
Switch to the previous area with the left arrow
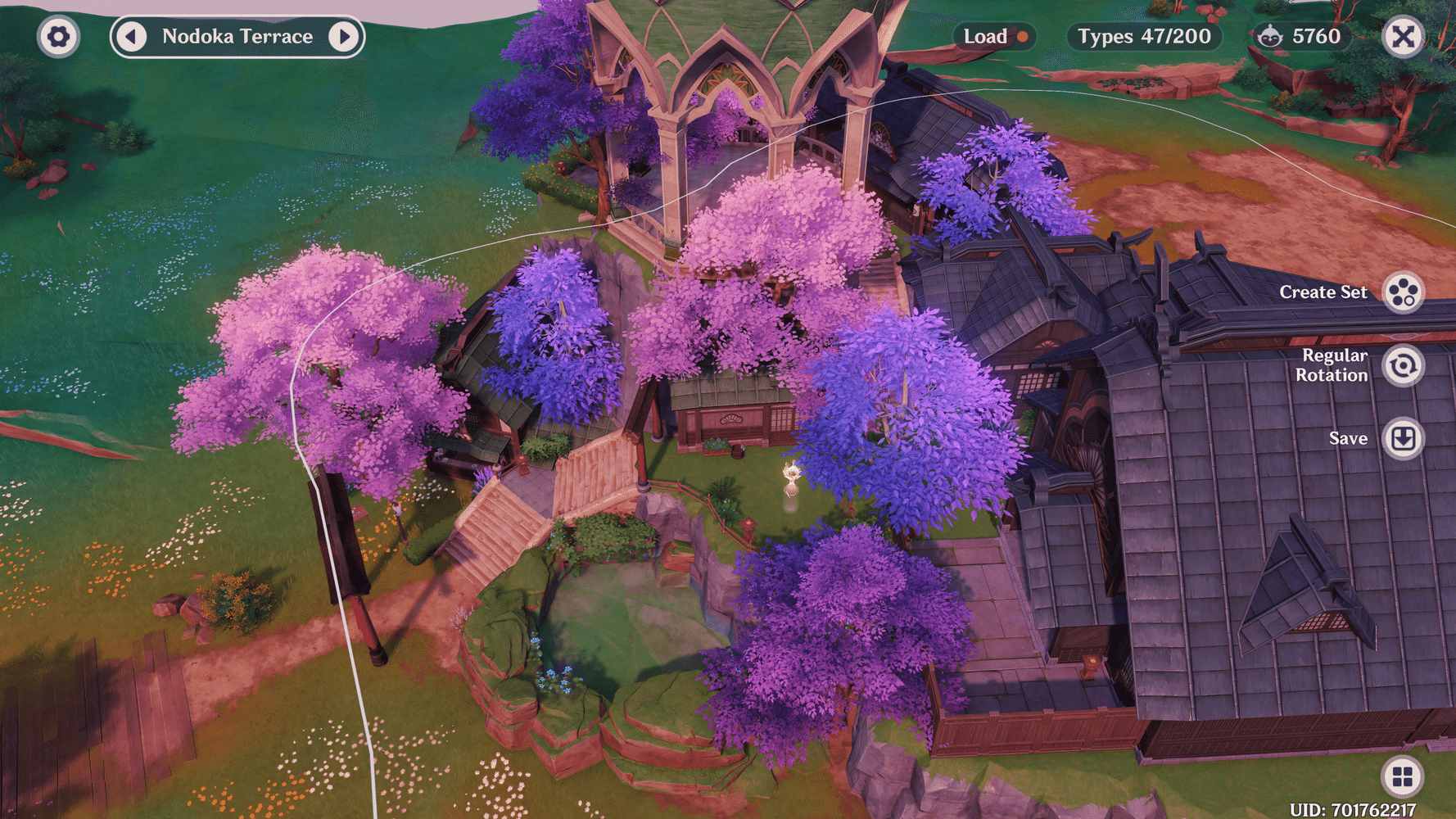coord(129,36)
